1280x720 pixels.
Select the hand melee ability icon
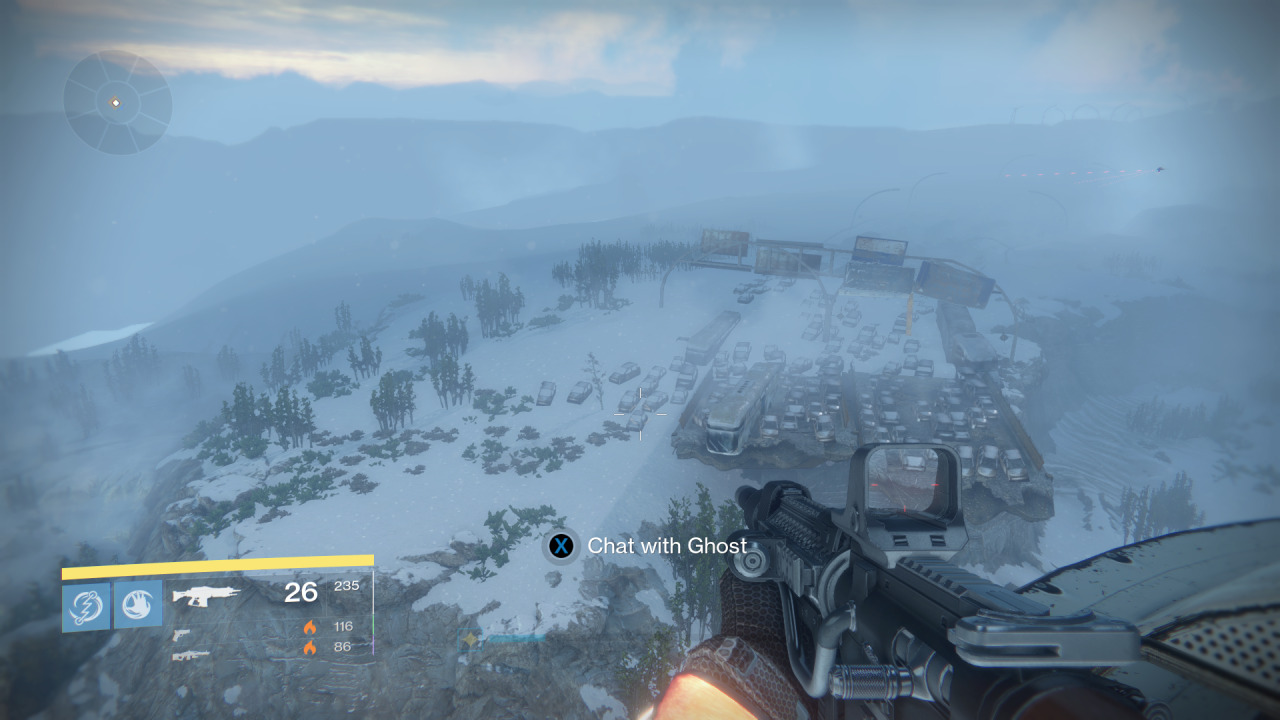(x=138, y=606)
